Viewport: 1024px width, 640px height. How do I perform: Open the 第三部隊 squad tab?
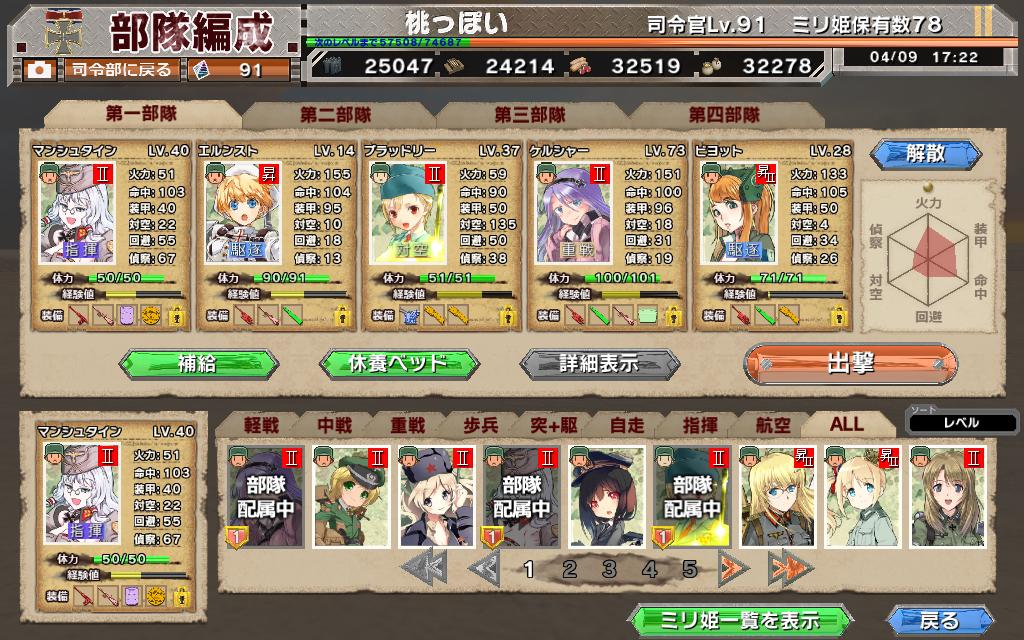coord(529,115)
